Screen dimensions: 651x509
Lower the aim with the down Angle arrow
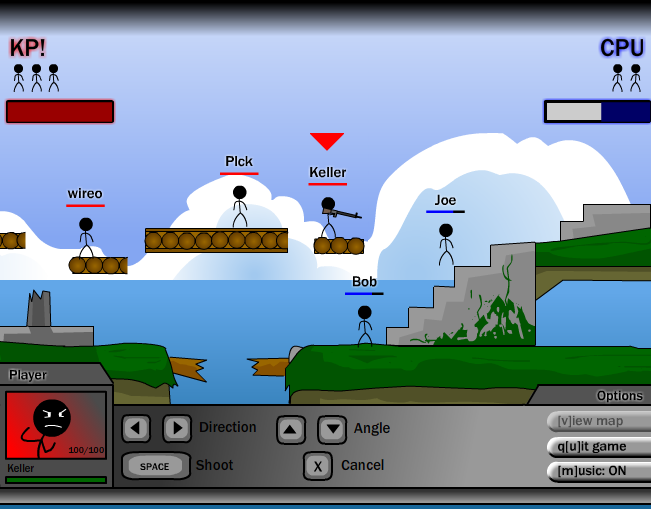click(332, 430)
